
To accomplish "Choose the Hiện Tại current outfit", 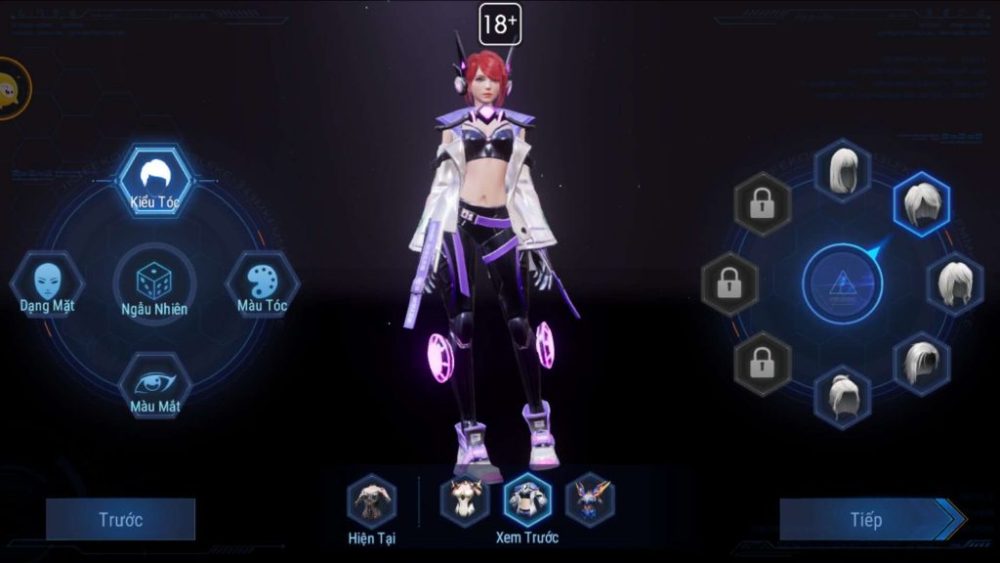I will (372, 501).
